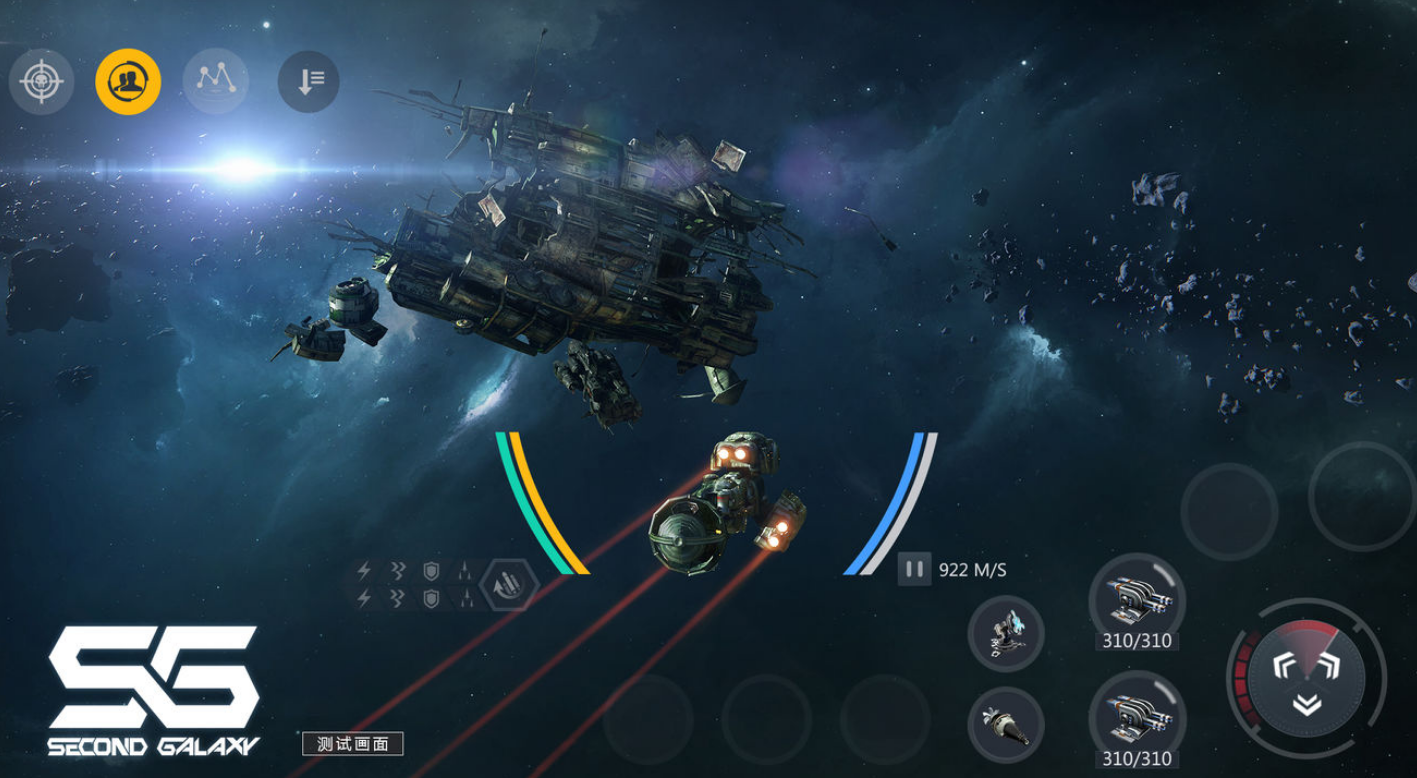Activate the cone-shaped thruster module

[1005, 726]
